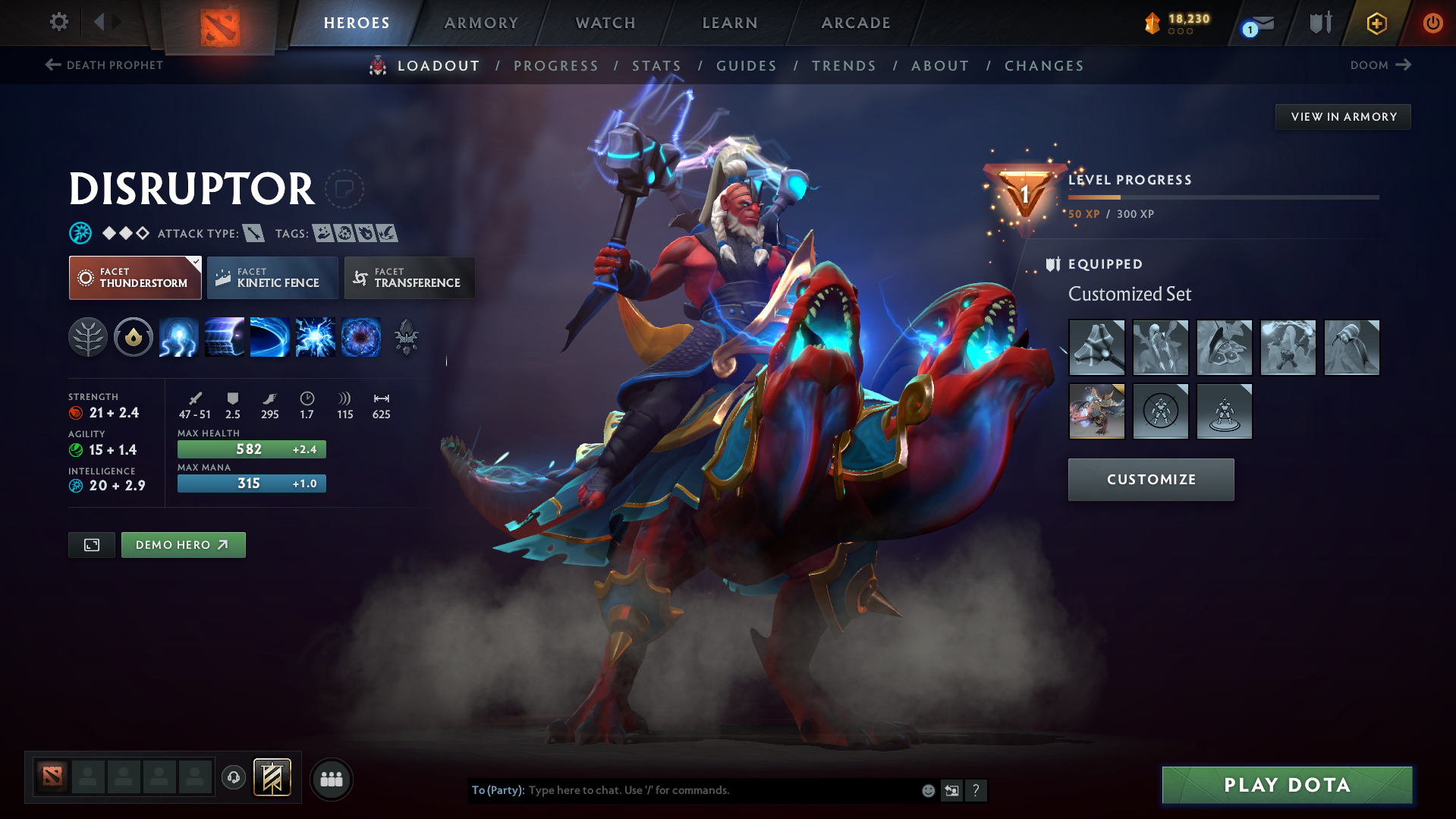Viewport: 1456px width, 819px height.
Task: Open the Watch tab
Action: click(605, 23)
